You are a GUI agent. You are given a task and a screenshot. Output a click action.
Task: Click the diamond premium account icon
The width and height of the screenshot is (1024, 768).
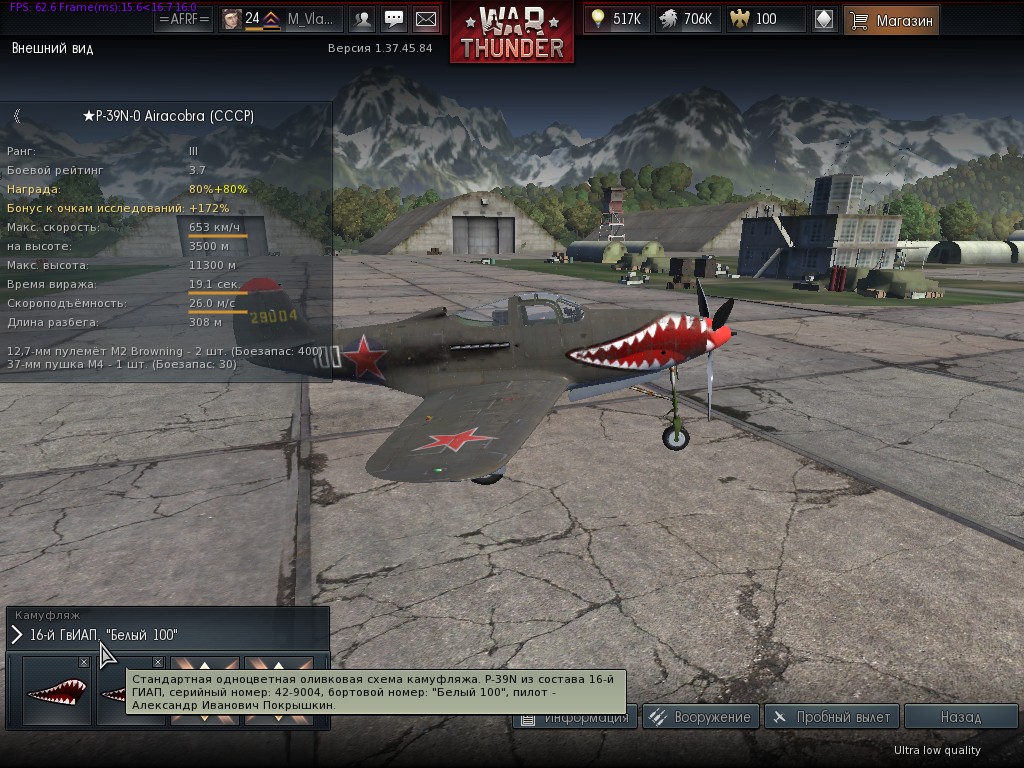(823, 19)
